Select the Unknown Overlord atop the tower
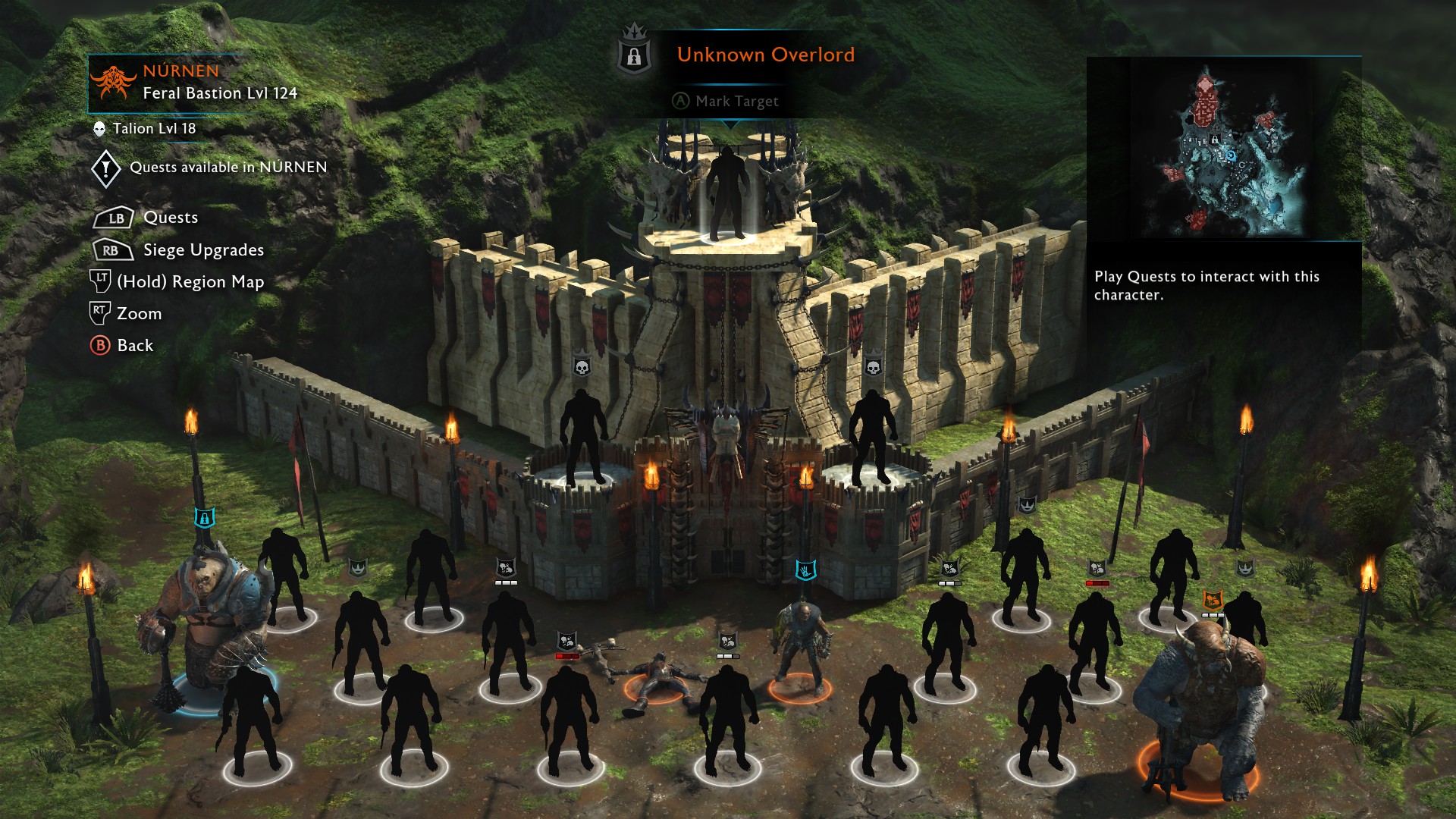Screen dimensions: 1456x819 [728, 193]
